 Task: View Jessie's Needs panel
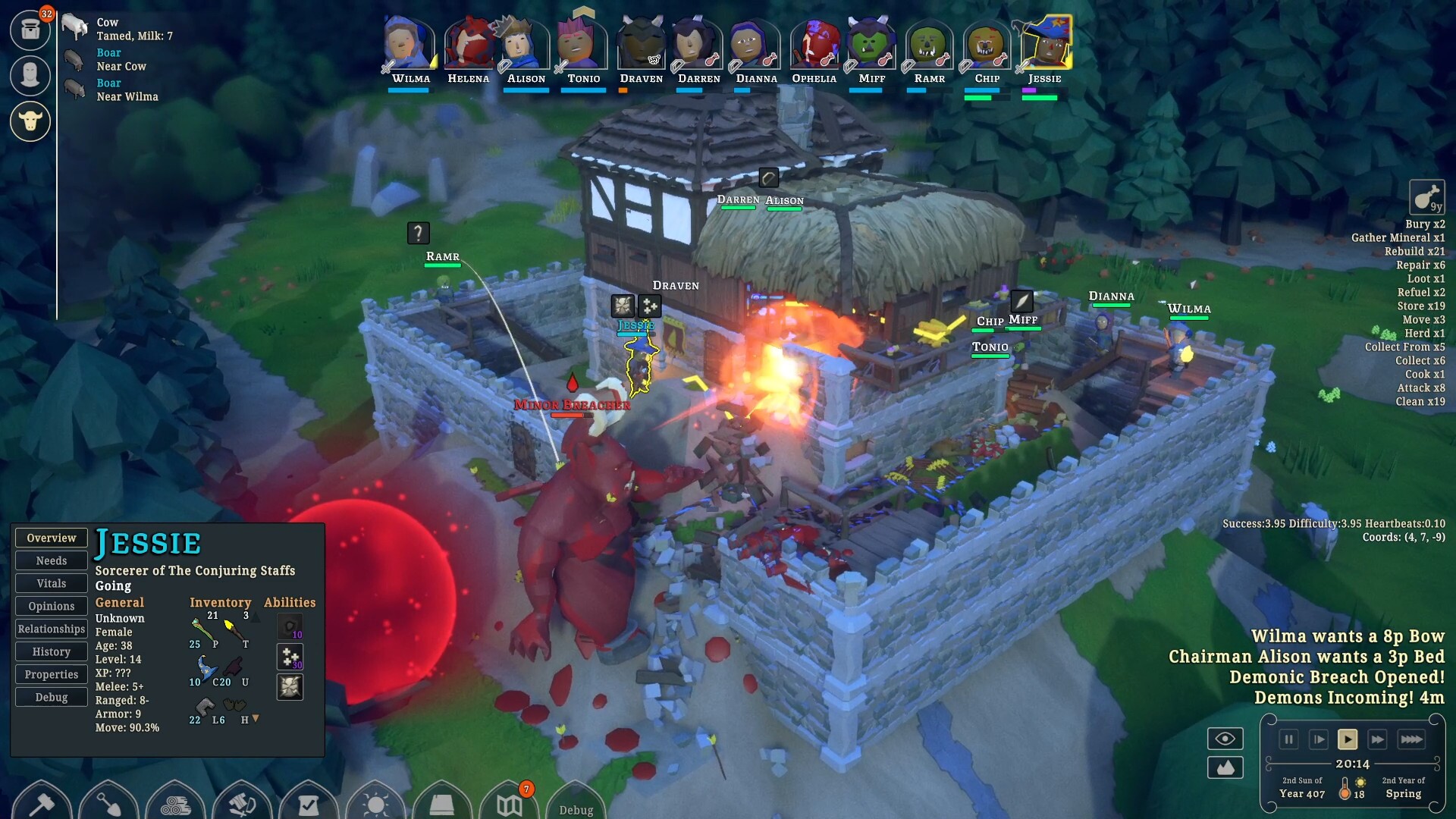tap(51, 560)
